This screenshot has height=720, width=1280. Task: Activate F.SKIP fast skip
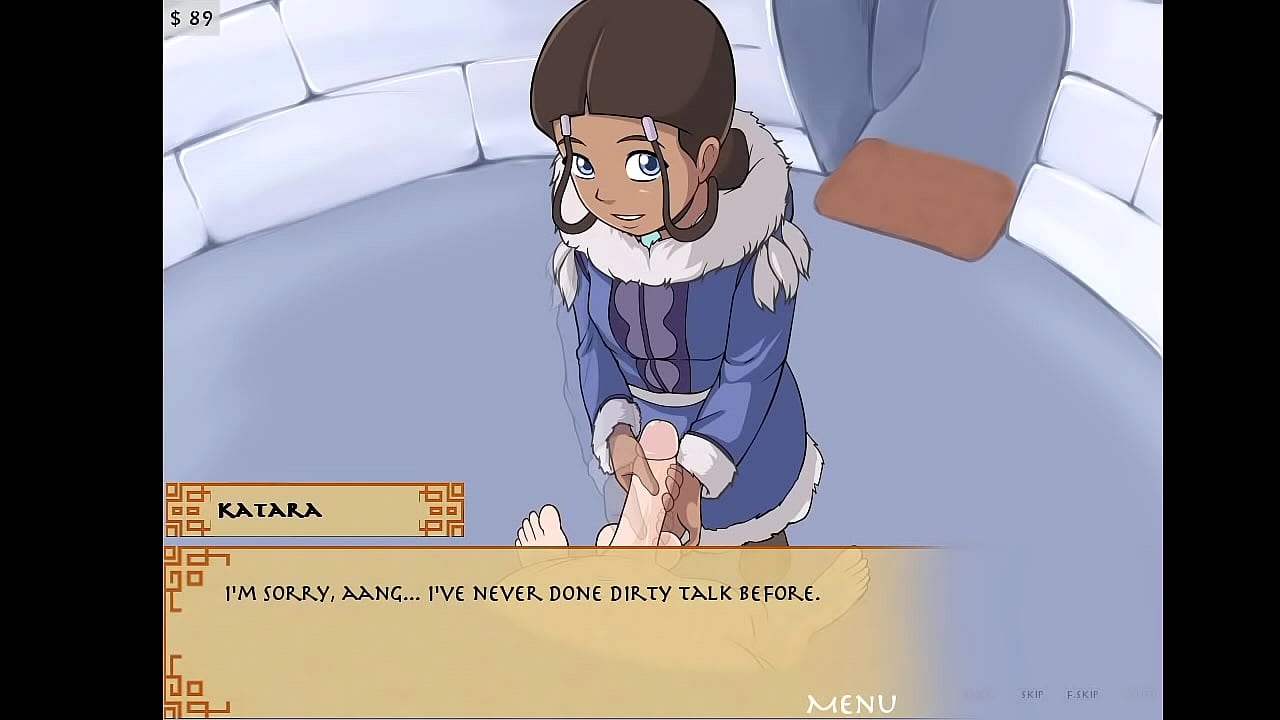1082,693
